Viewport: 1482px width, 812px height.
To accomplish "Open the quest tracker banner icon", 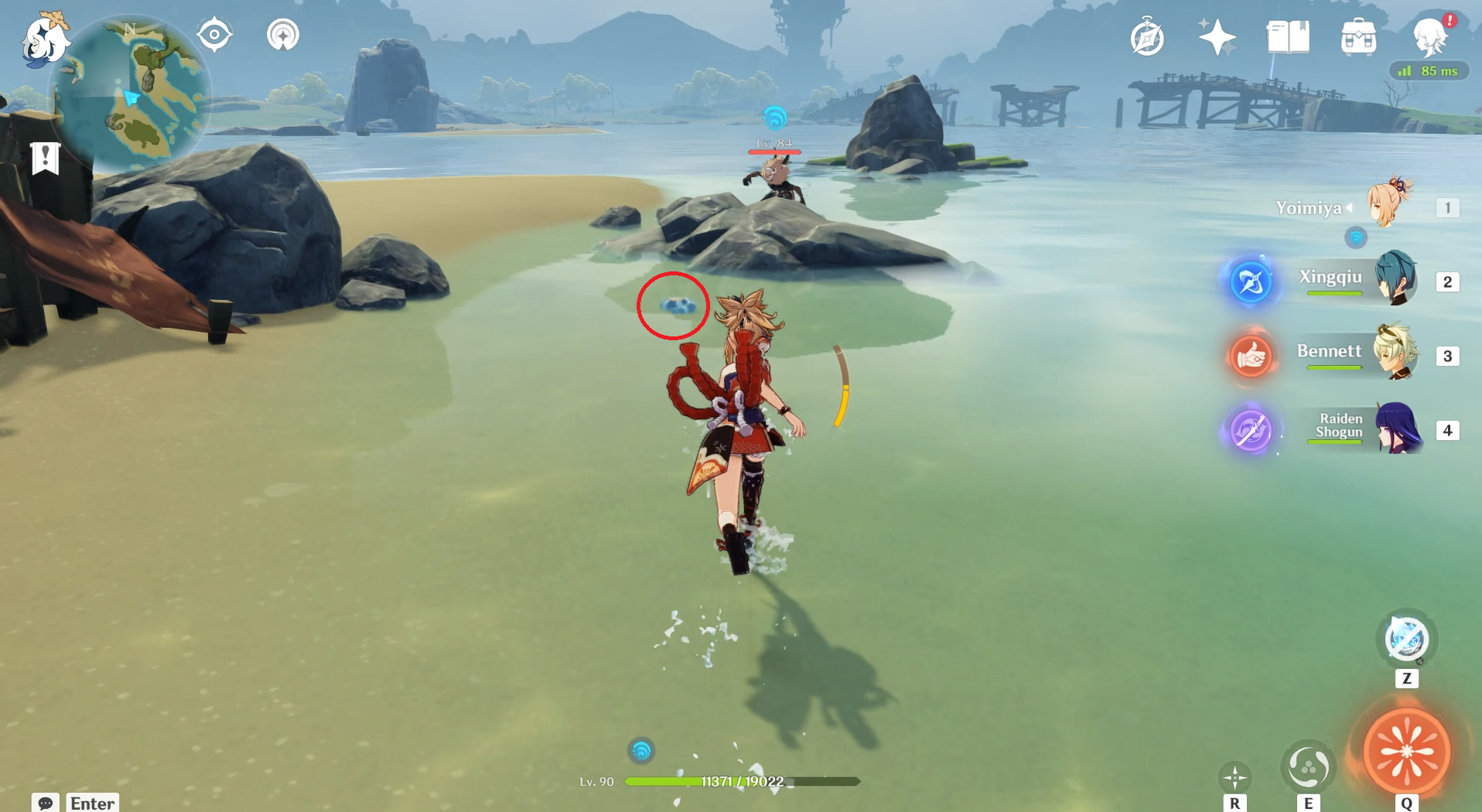I will (x=46, y=158).
